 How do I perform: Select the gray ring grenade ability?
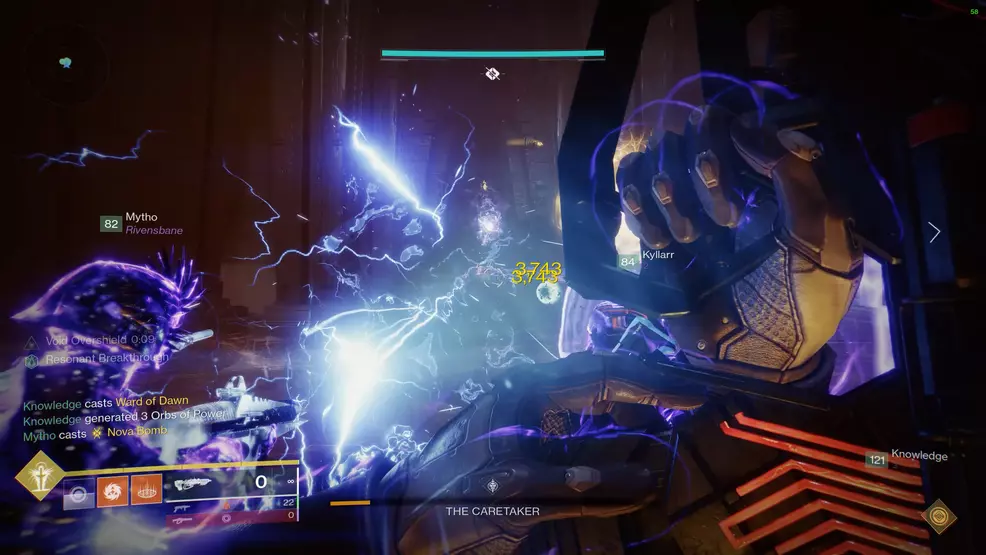pyautogui.click(x=79, y=493)
